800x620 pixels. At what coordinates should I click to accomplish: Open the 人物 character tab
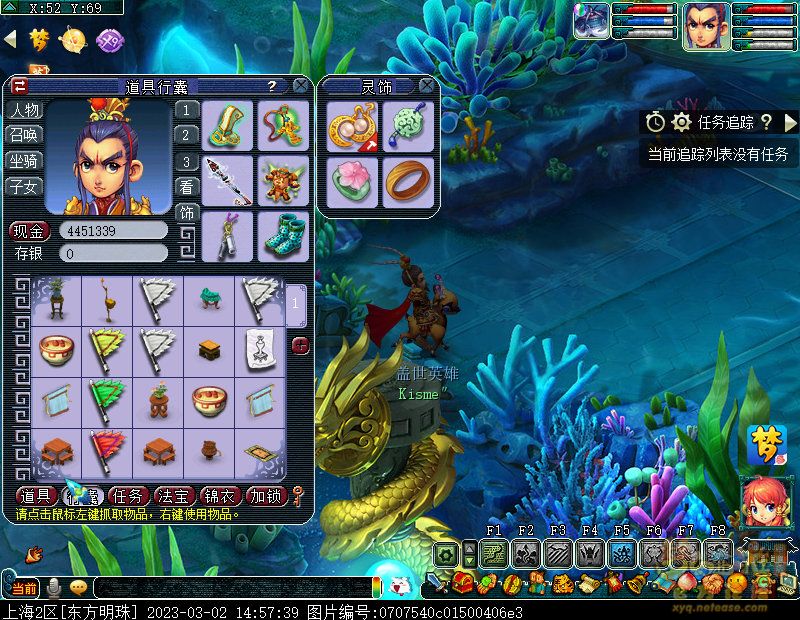(24, 110)
